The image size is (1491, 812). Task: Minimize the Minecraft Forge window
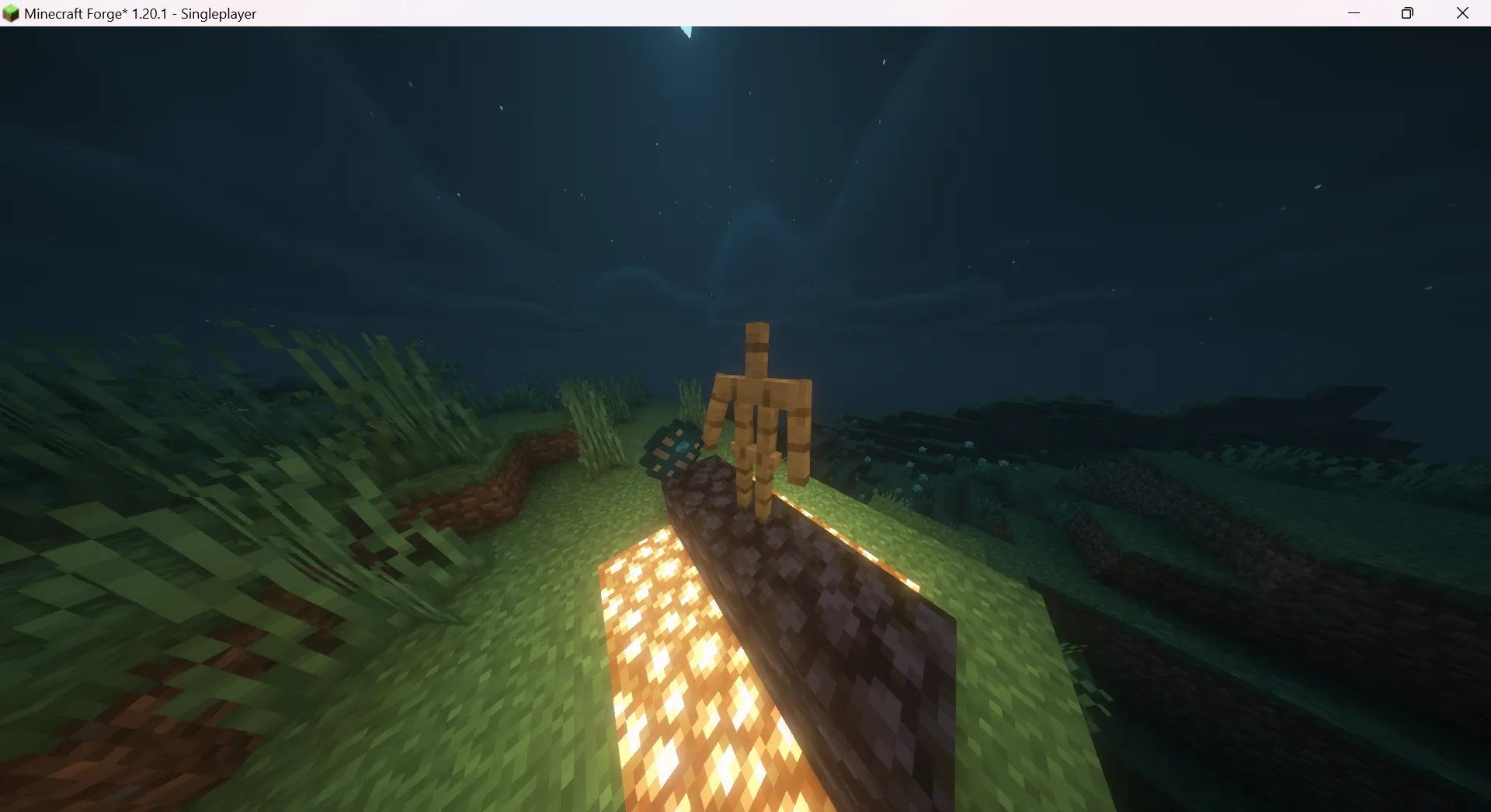point(1354,13)
